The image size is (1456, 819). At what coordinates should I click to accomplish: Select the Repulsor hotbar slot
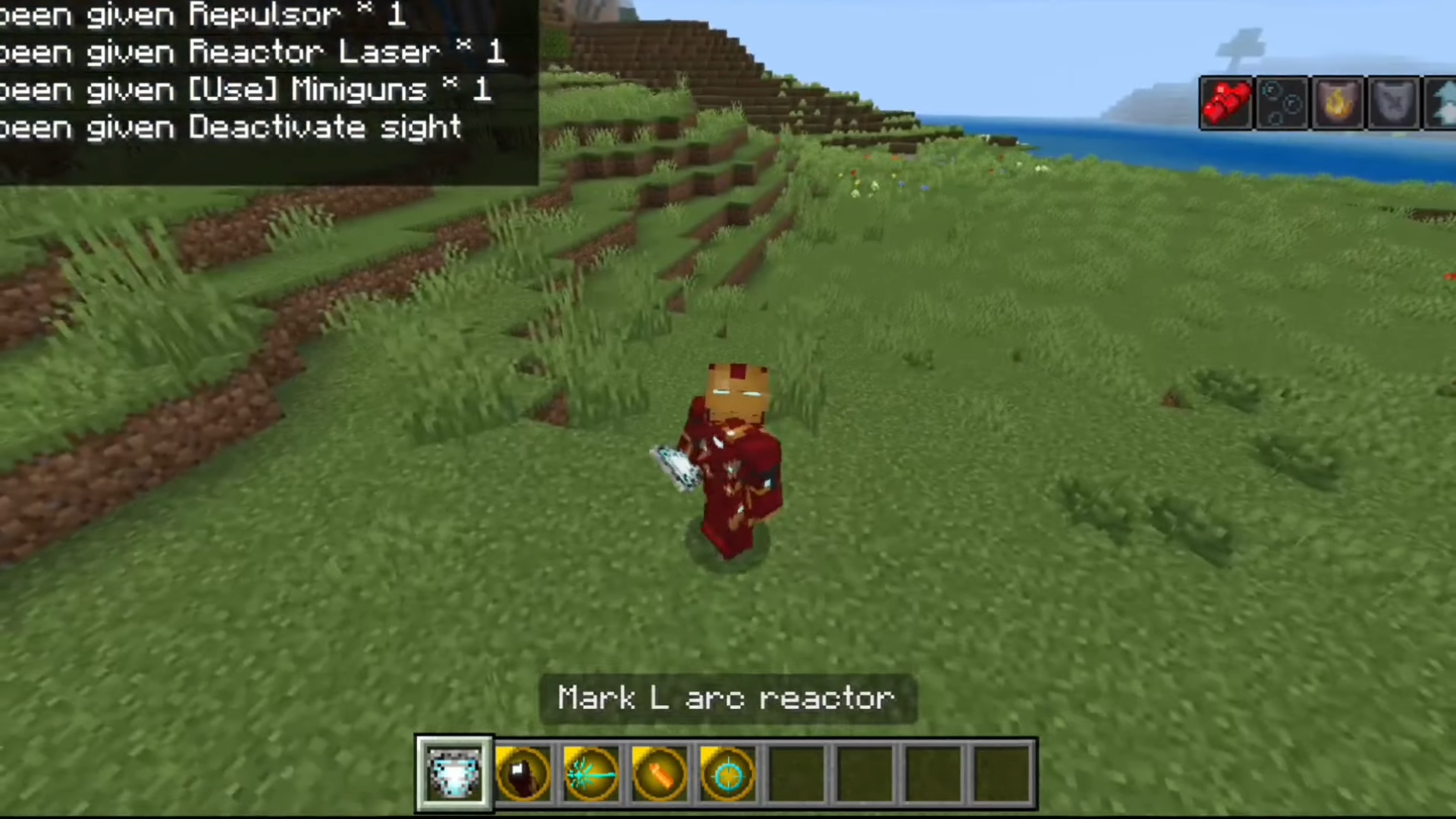522,774
